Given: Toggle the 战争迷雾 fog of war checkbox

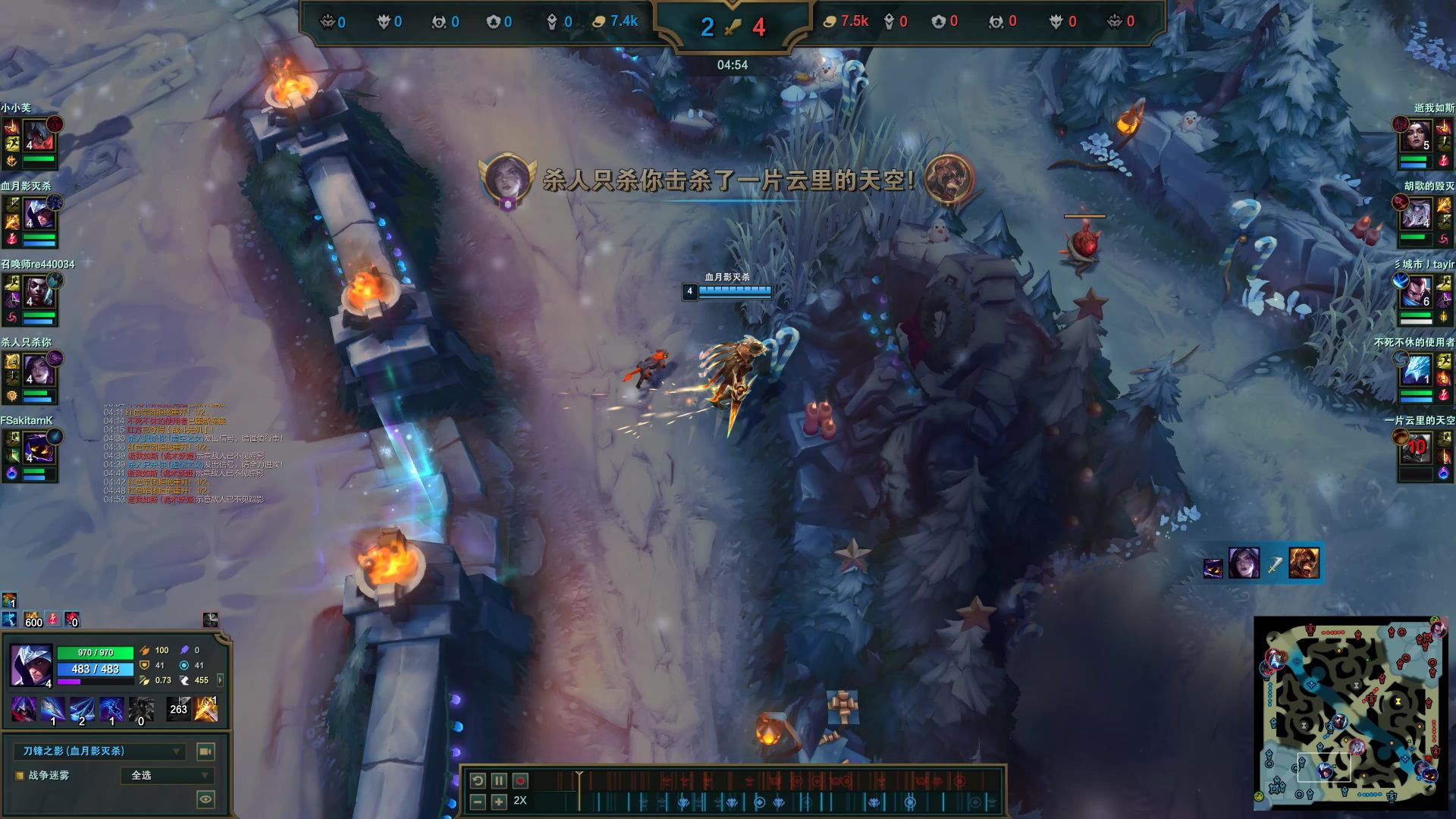Looking at the screenshot, I should pos(20,776).
